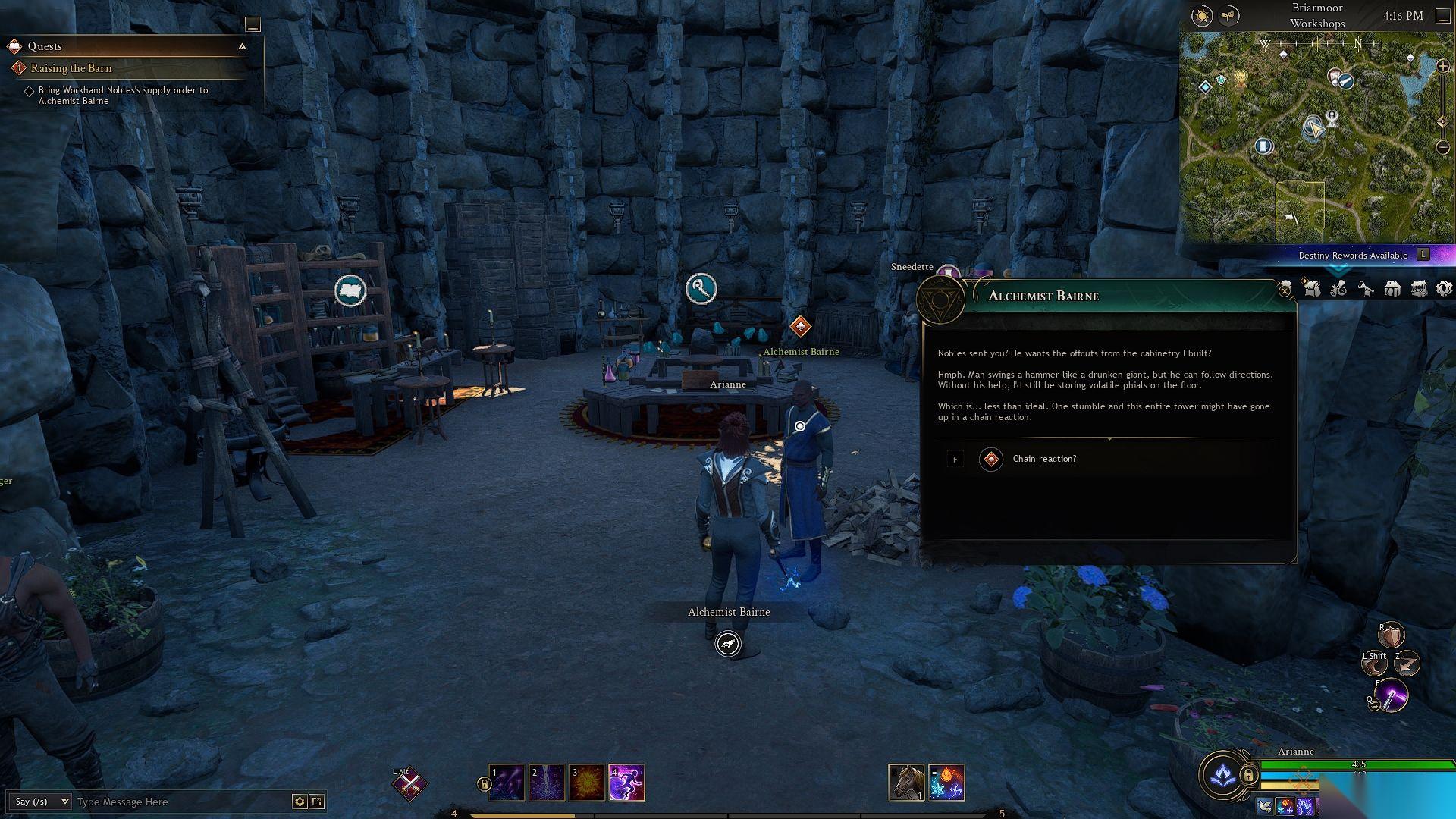Open the Destiny Rewards Available banner

tap(1353, 256)
